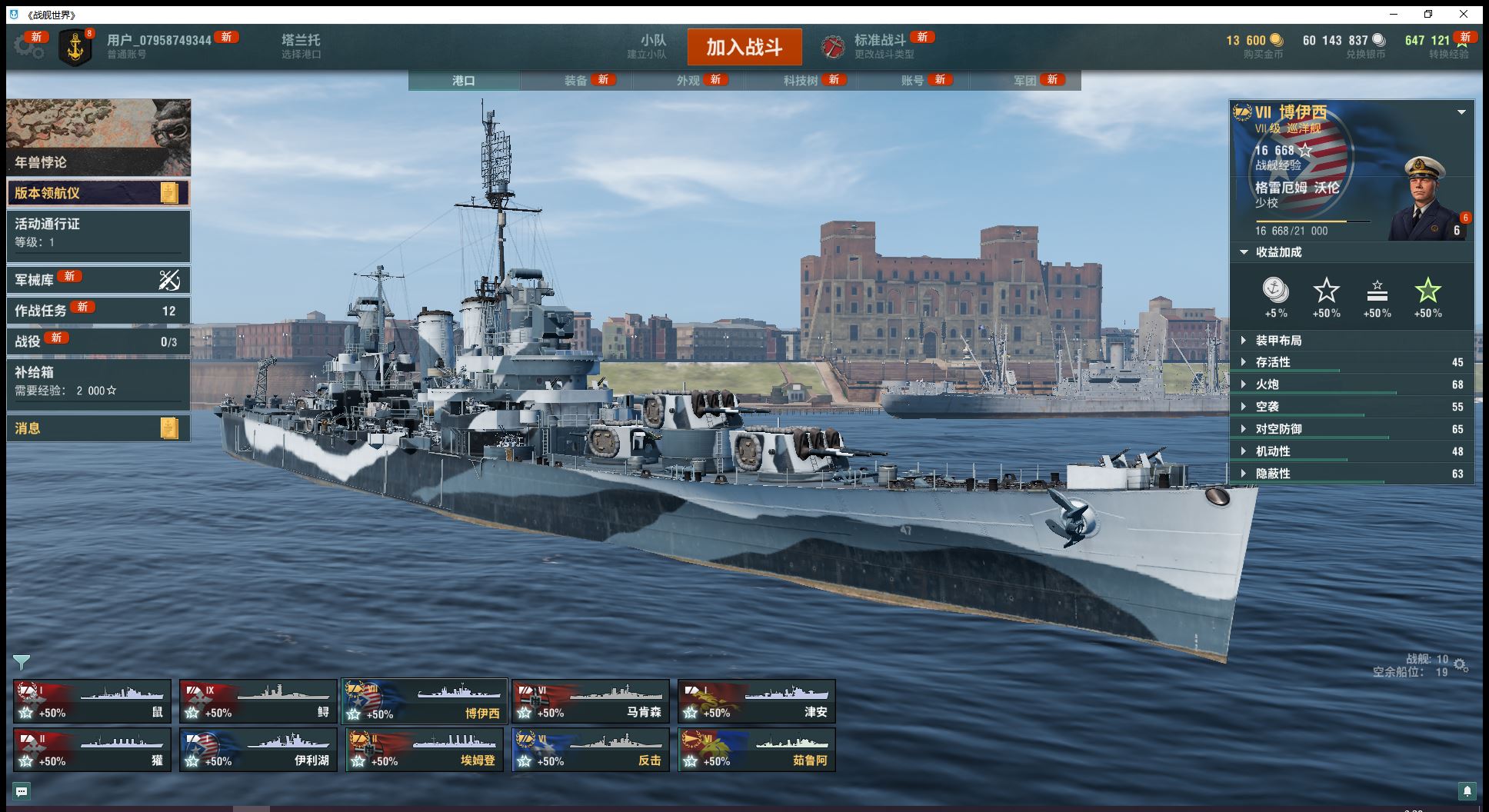Choose the 茹鲁阿 ship card
Image resolution: width=1489 pixels, height=812 pixels.
[757, 750]
